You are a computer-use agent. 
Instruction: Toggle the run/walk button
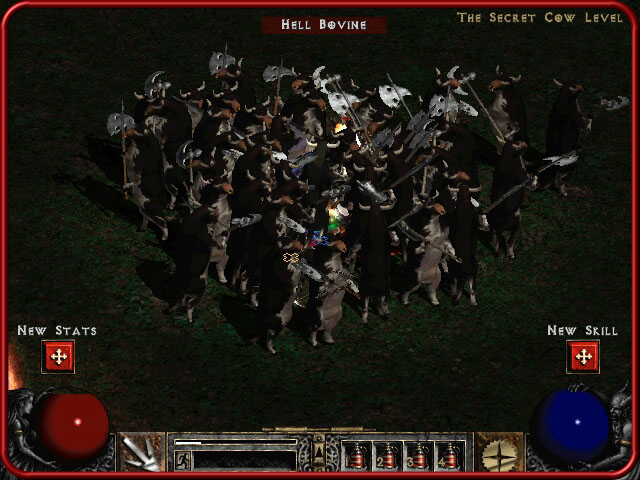(x=183, y=460)
